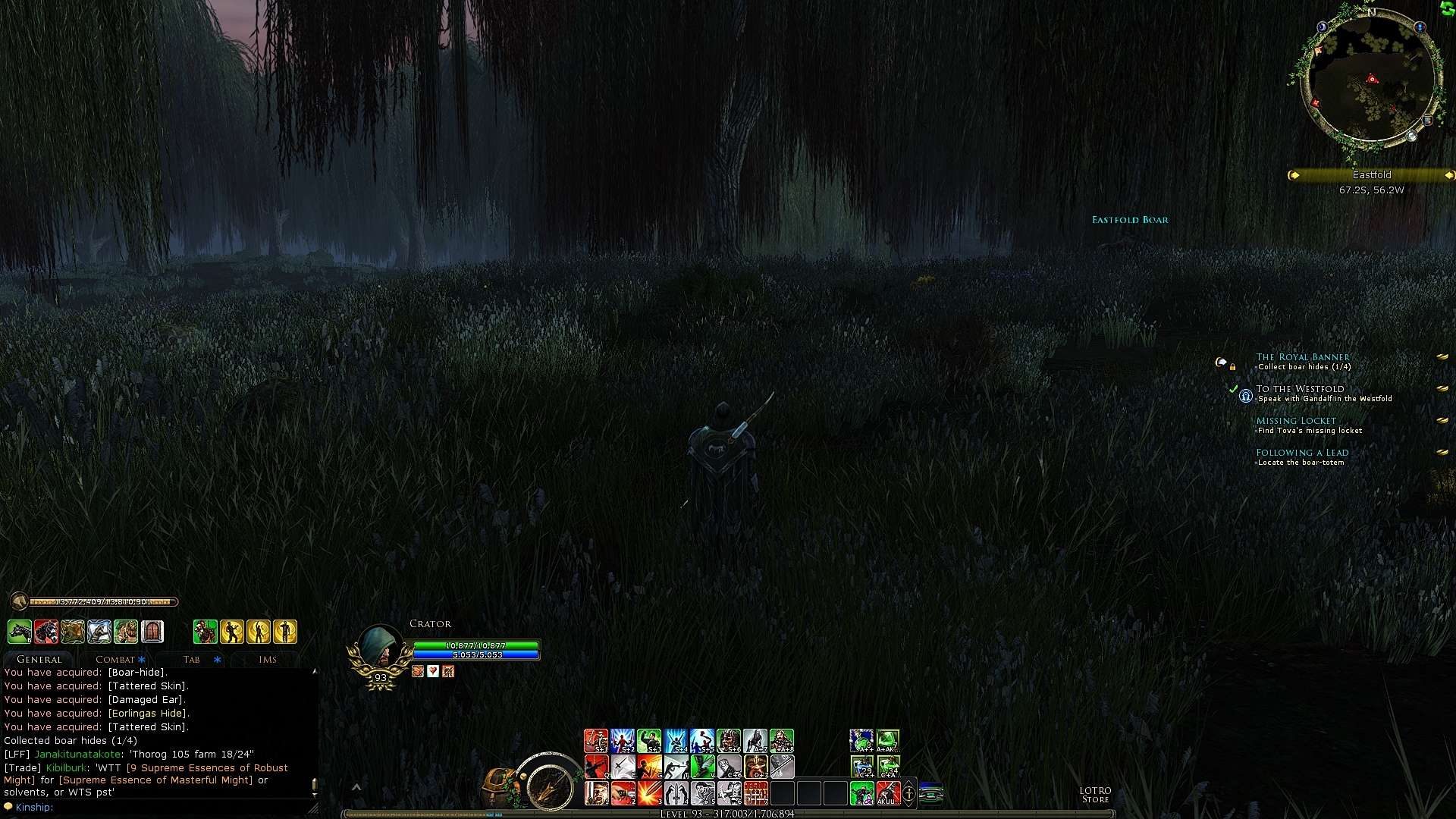Activate the S+5 blue skill icon
The image size is (1456, 819).
[702, 740]
